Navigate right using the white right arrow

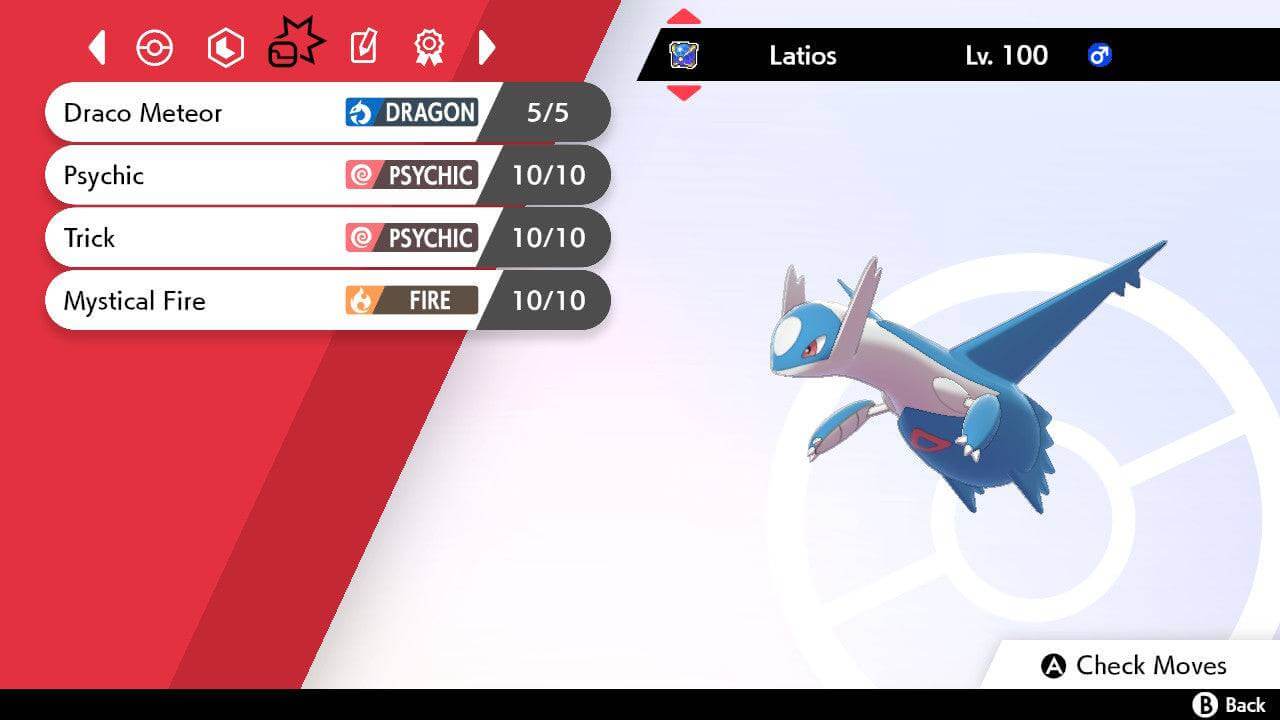[488, 46]
